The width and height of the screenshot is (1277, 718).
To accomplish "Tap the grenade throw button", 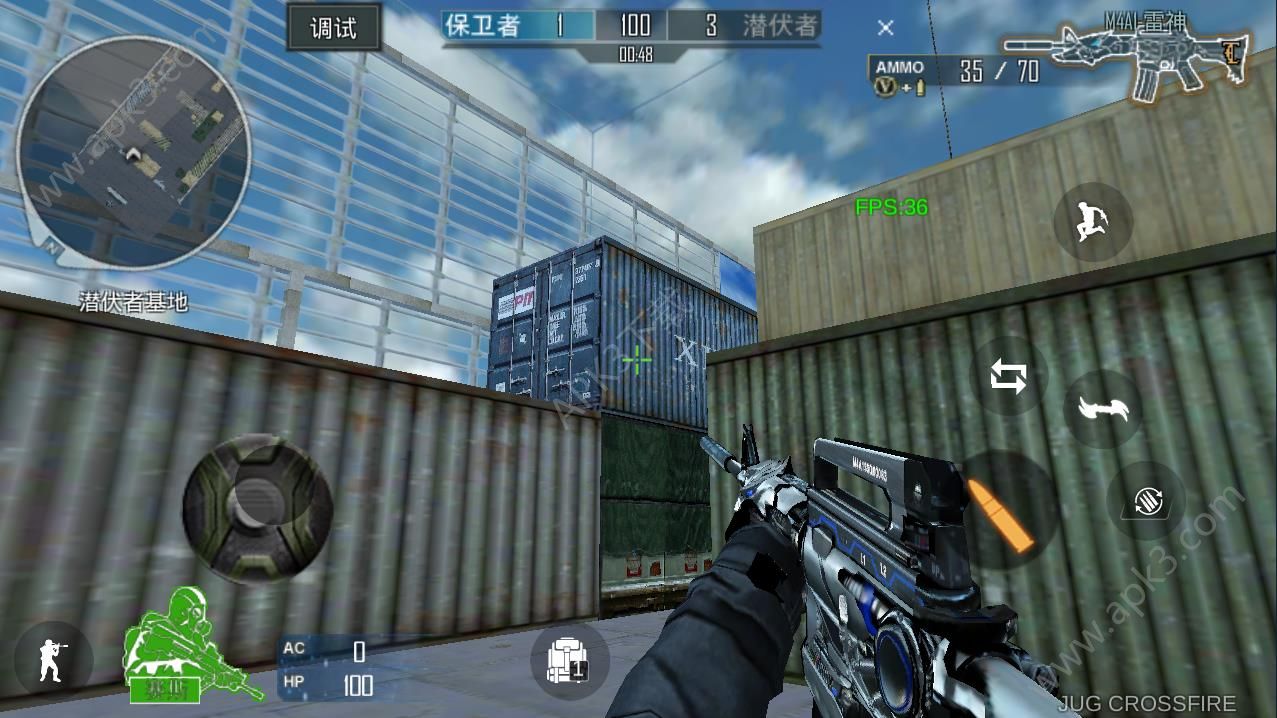I will 1145,501.
